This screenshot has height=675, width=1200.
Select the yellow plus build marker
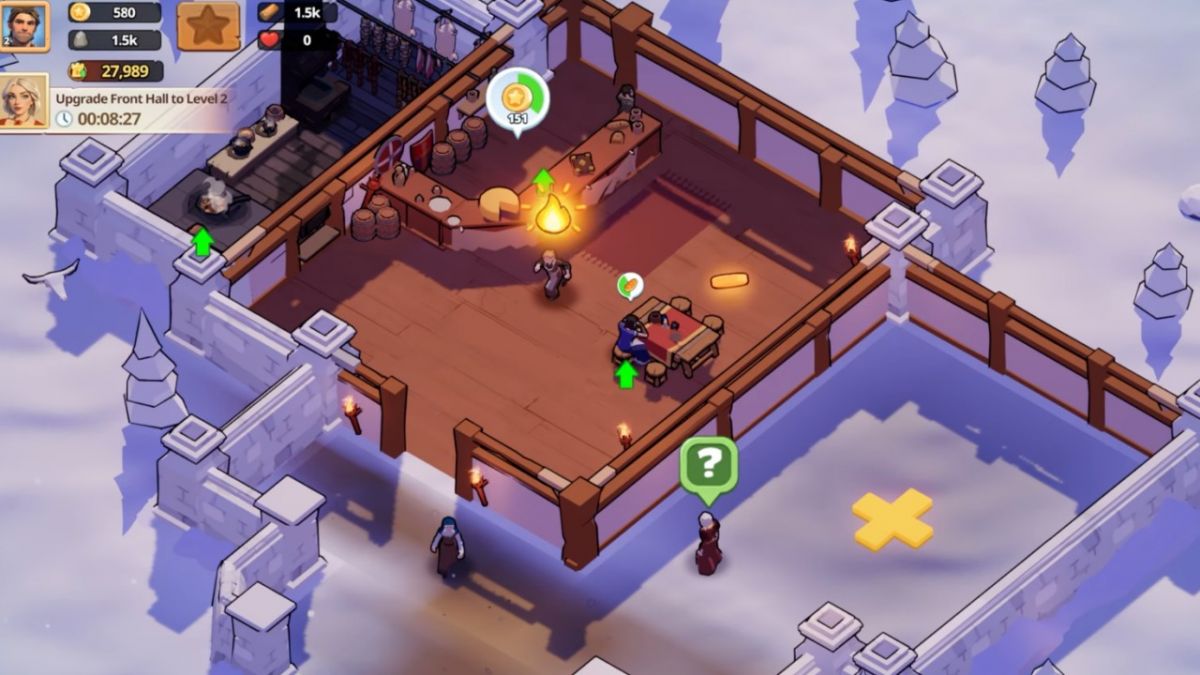892,519
